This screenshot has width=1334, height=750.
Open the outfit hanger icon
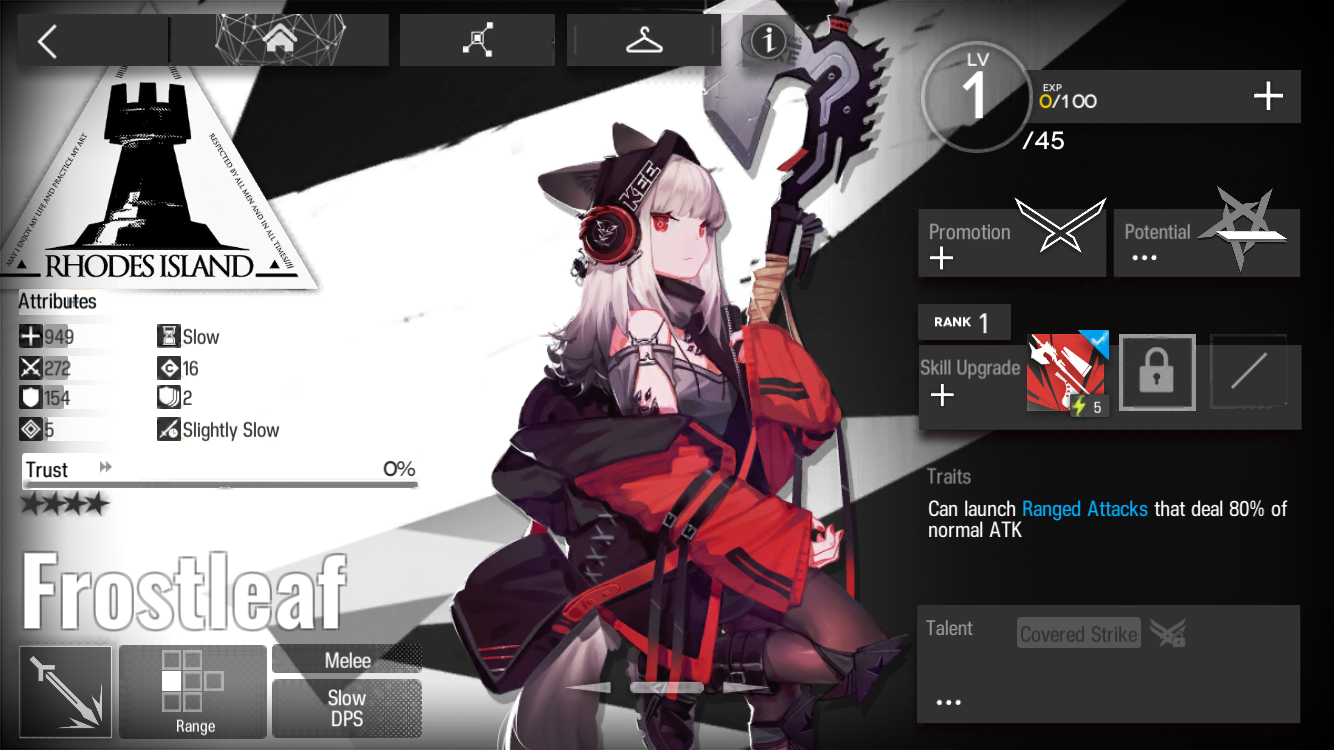643,39
